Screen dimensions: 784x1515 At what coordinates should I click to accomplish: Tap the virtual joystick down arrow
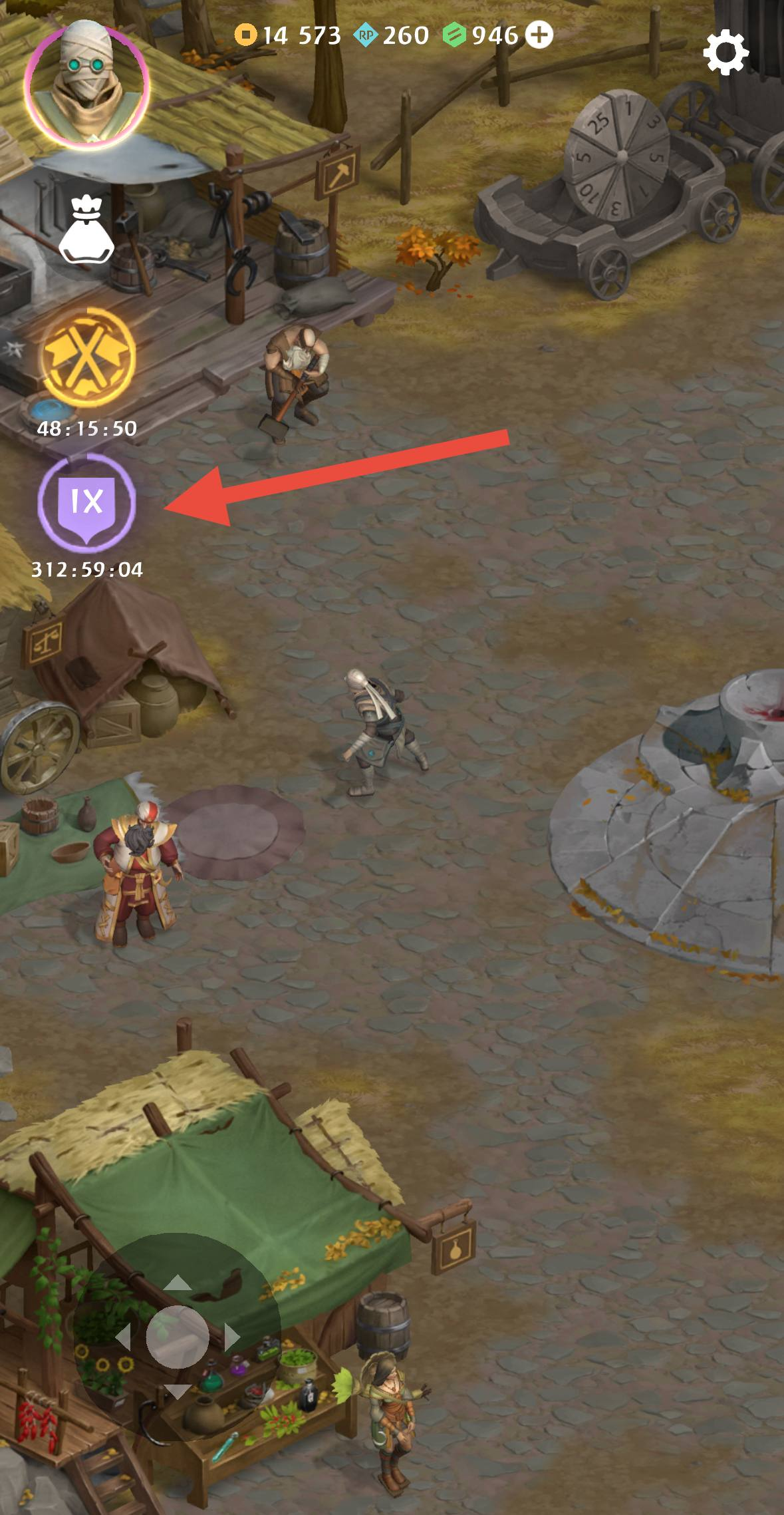coord(177,1390)
